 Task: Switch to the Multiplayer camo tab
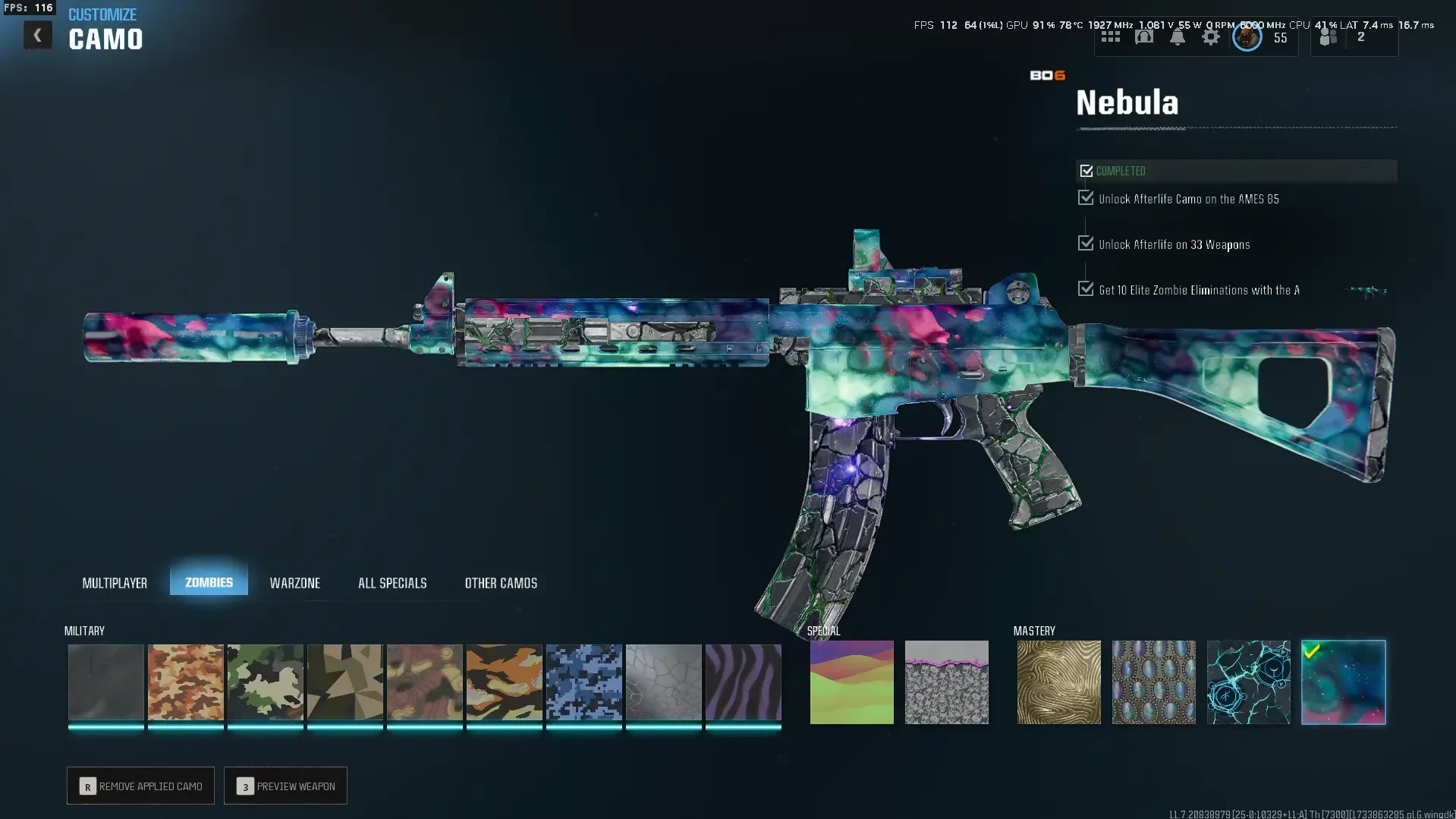[x=115, y=583]
